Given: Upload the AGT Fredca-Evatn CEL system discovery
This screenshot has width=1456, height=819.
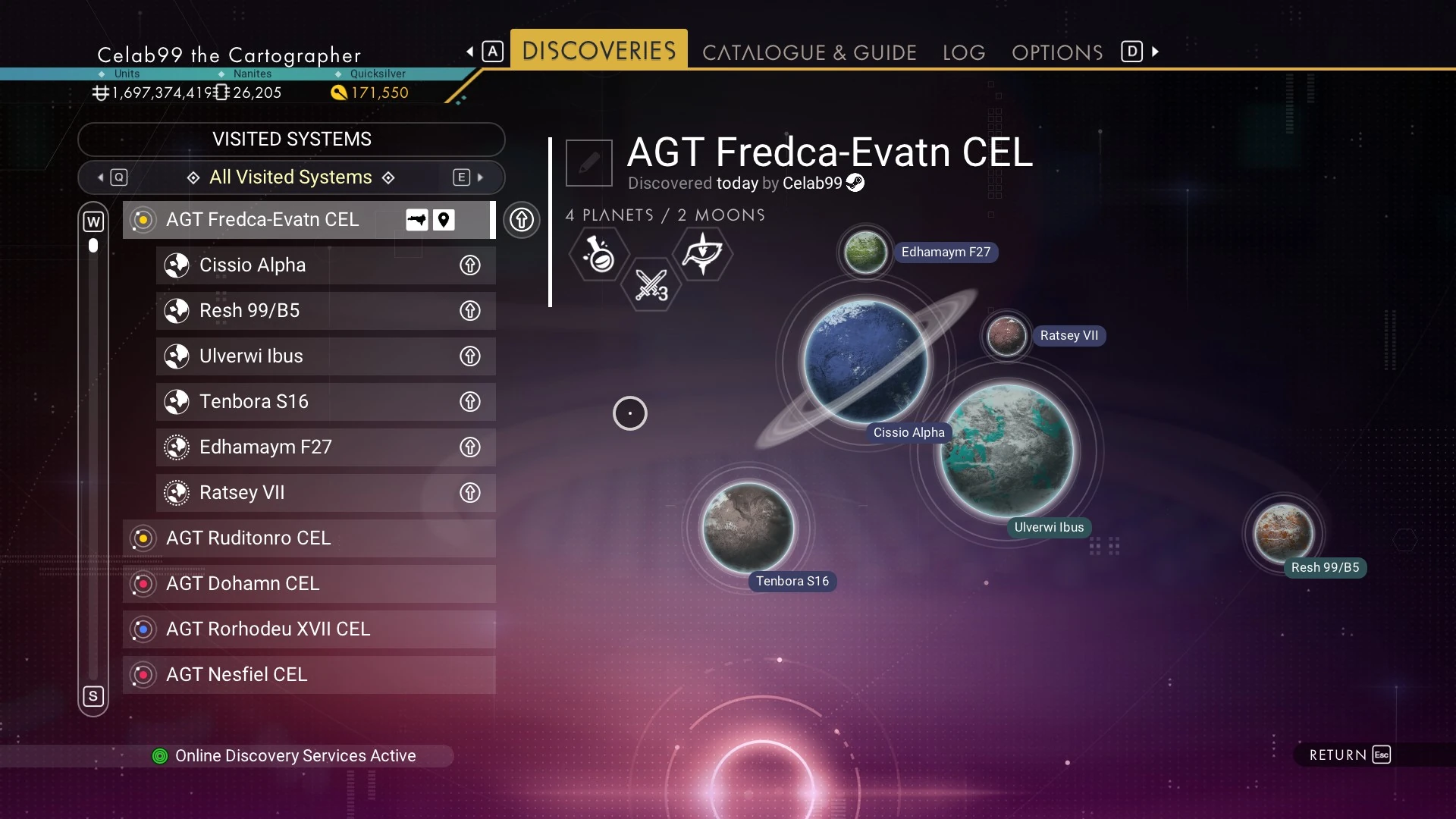Looking at the screenshot, I should pos(522,220).
